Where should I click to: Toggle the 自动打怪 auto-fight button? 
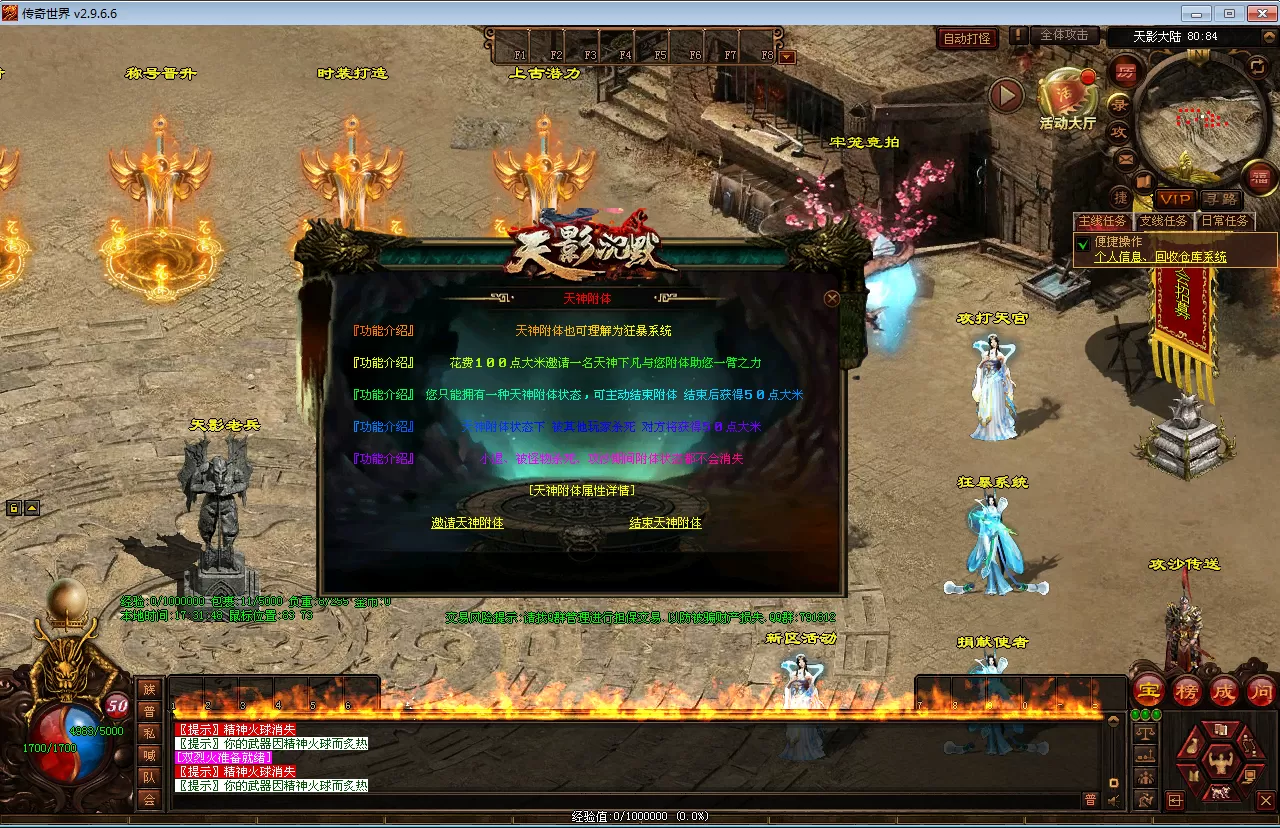(x=967, y=39)
